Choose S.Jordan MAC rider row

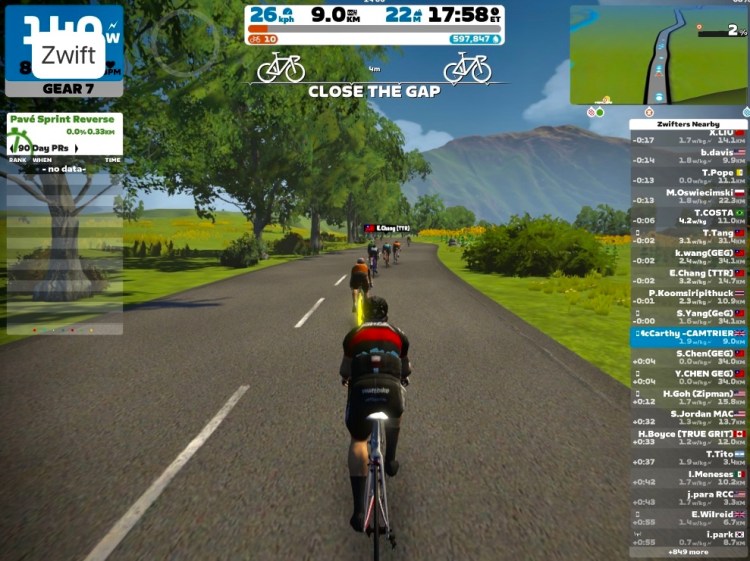pos(689,417)
